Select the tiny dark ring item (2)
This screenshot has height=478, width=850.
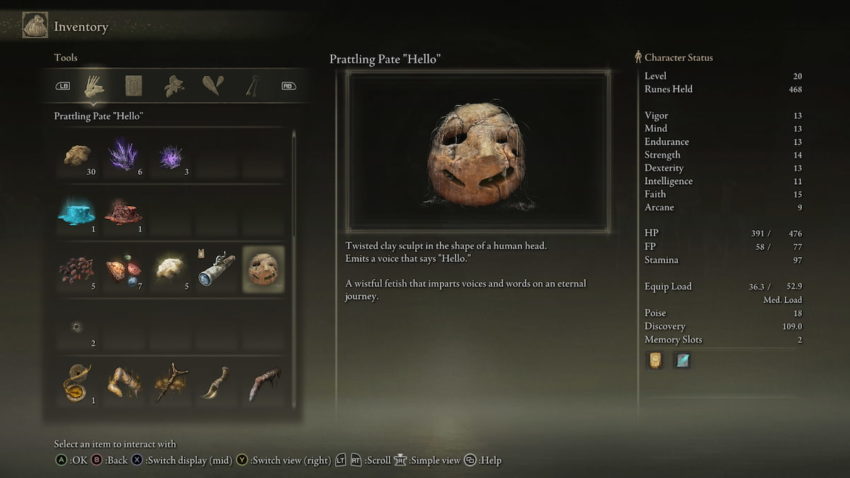coord(77,327)
